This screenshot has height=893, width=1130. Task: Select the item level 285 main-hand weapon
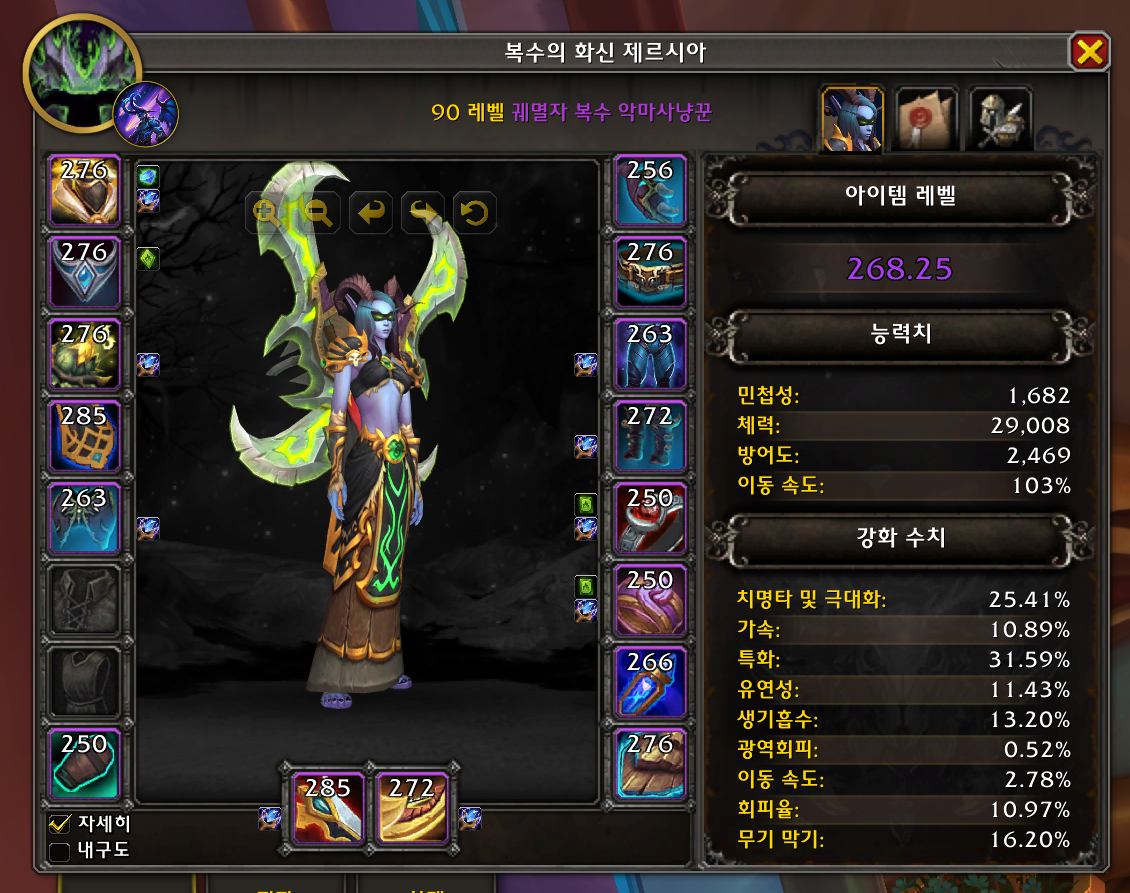pyautogui.click(x=329, y=808)
